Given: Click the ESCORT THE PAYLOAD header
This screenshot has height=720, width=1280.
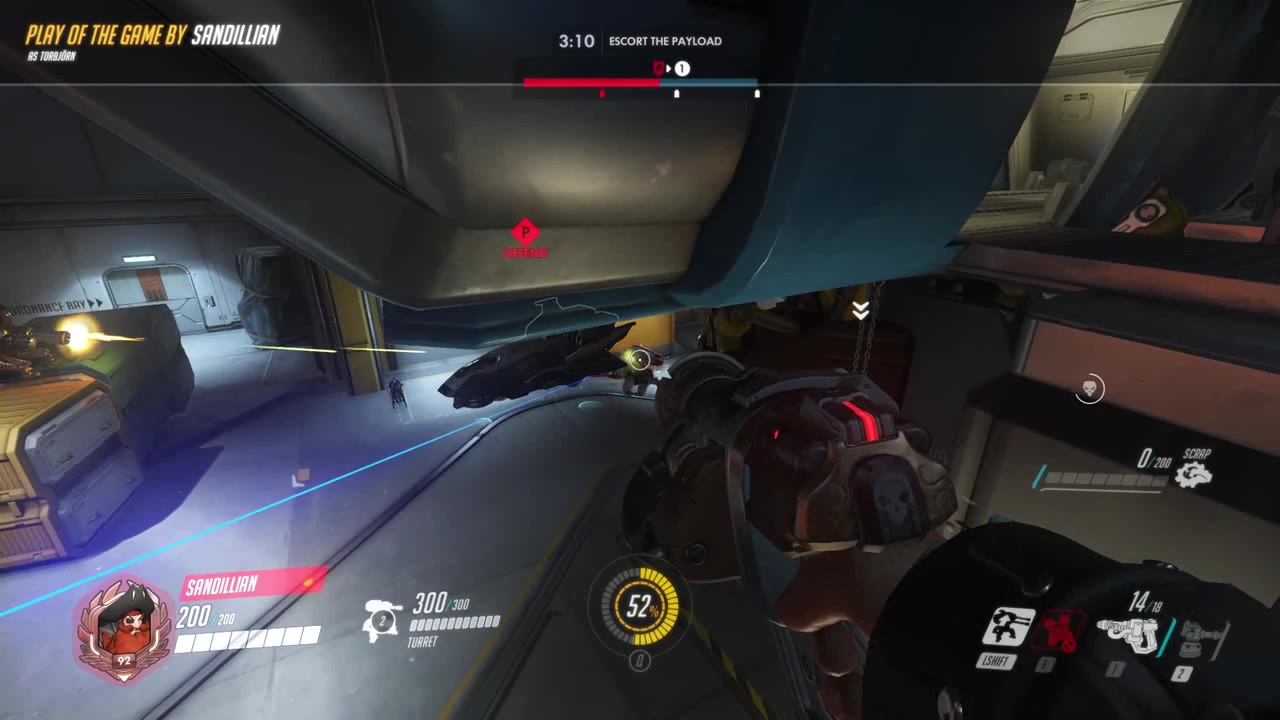Looking at the screenshot, I should [x=665, y=41].
